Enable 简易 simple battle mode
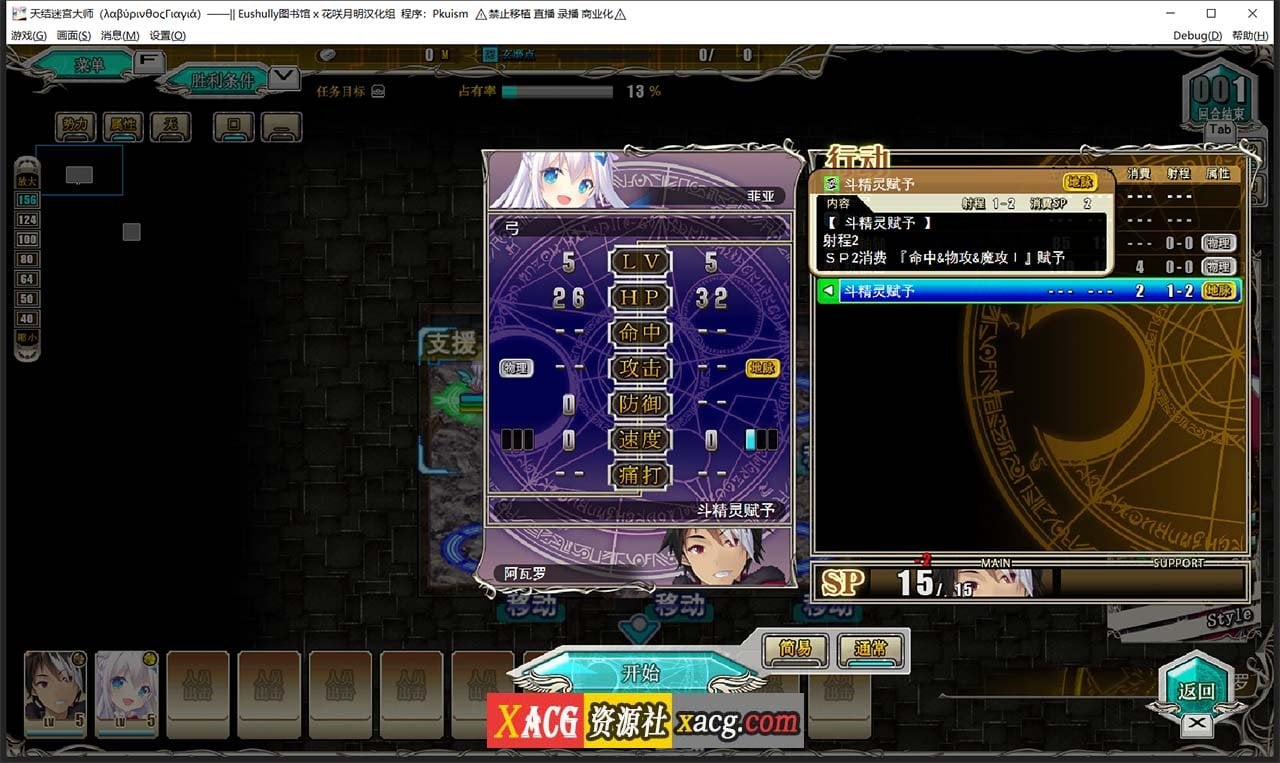1280x763 pixels. (794, 648)
